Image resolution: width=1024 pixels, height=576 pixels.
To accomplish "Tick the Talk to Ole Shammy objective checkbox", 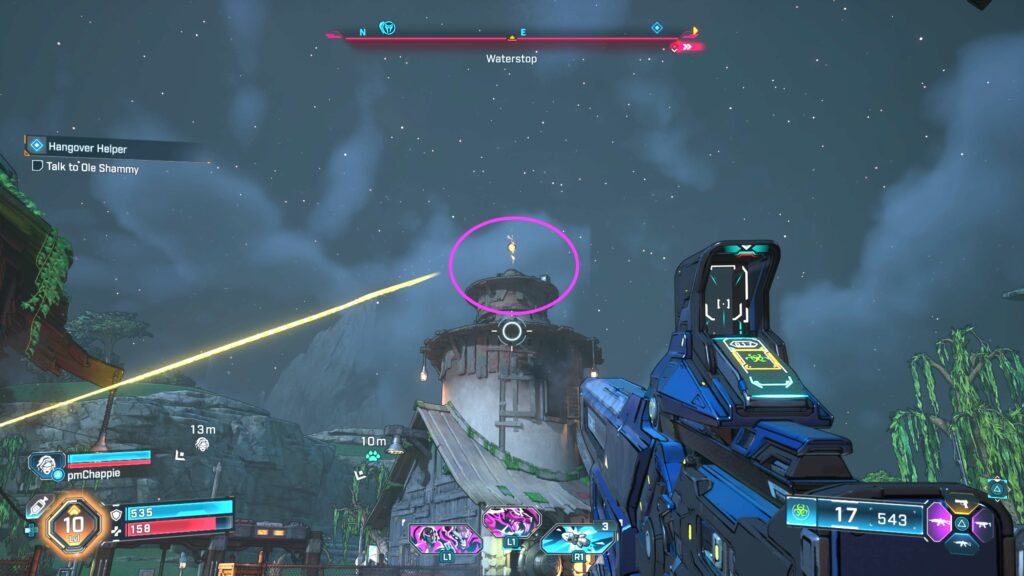I will tap(38, 167).
